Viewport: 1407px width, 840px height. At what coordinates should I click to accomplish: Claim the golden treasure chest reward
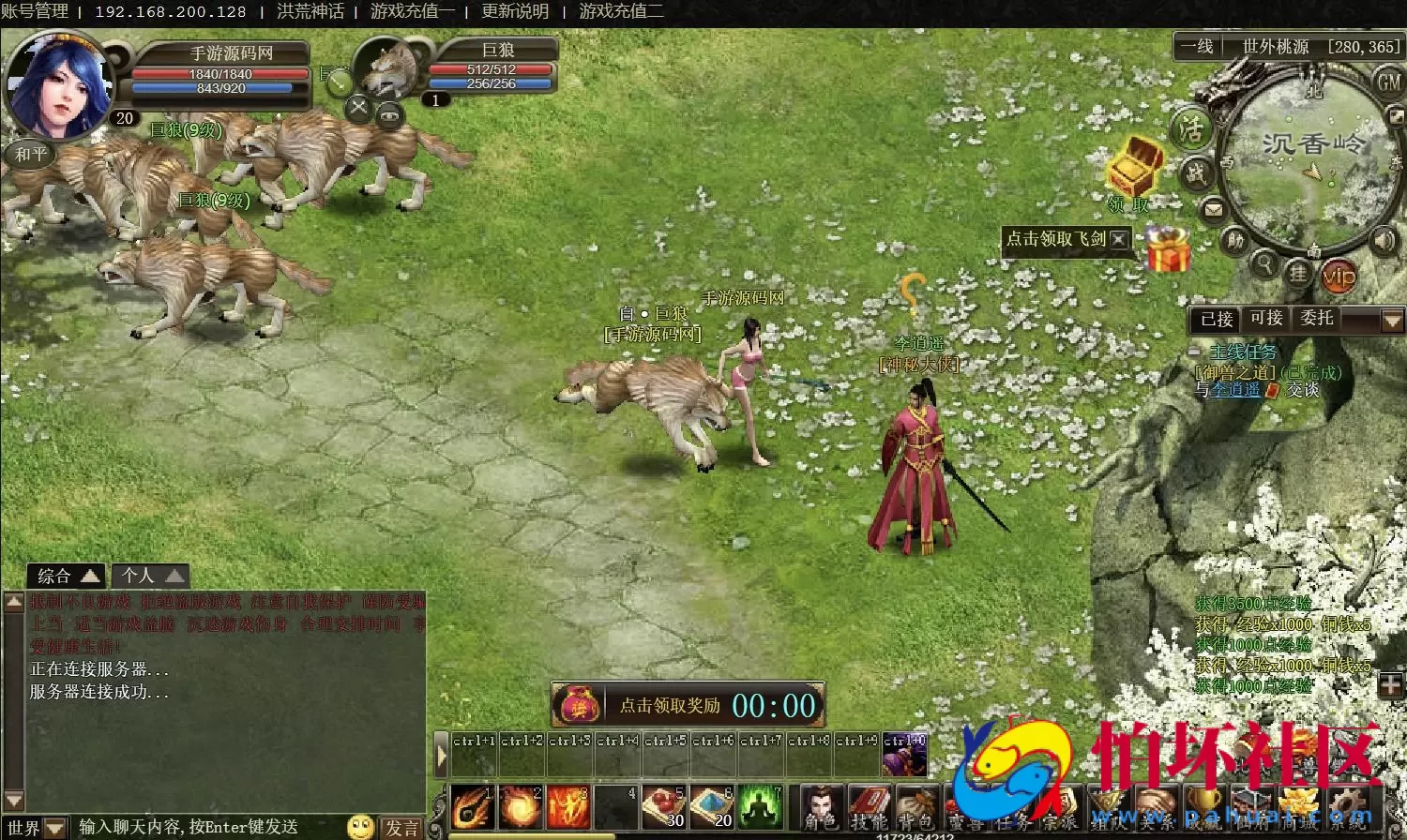(1134, 167)
